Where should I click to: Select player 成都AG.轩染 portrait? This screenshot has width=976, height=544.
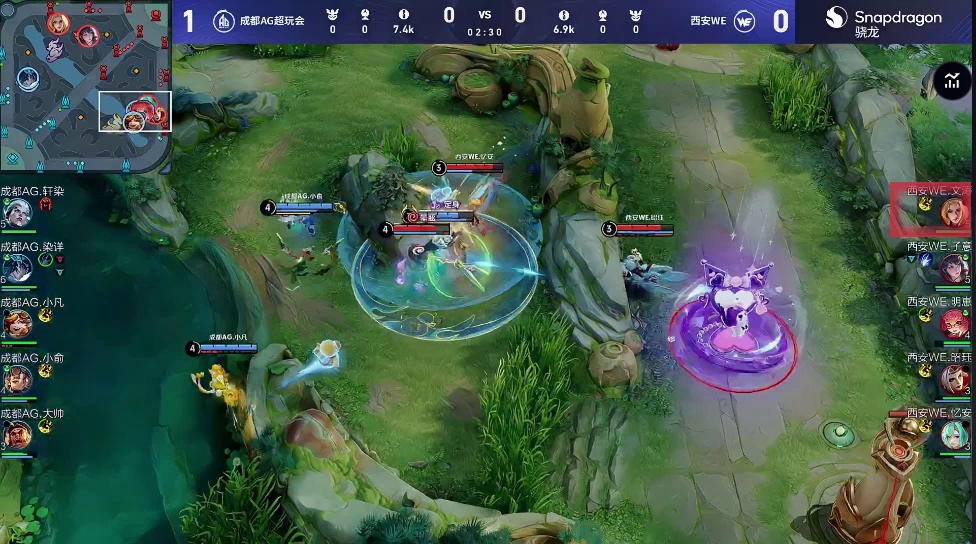coord(17,212)
